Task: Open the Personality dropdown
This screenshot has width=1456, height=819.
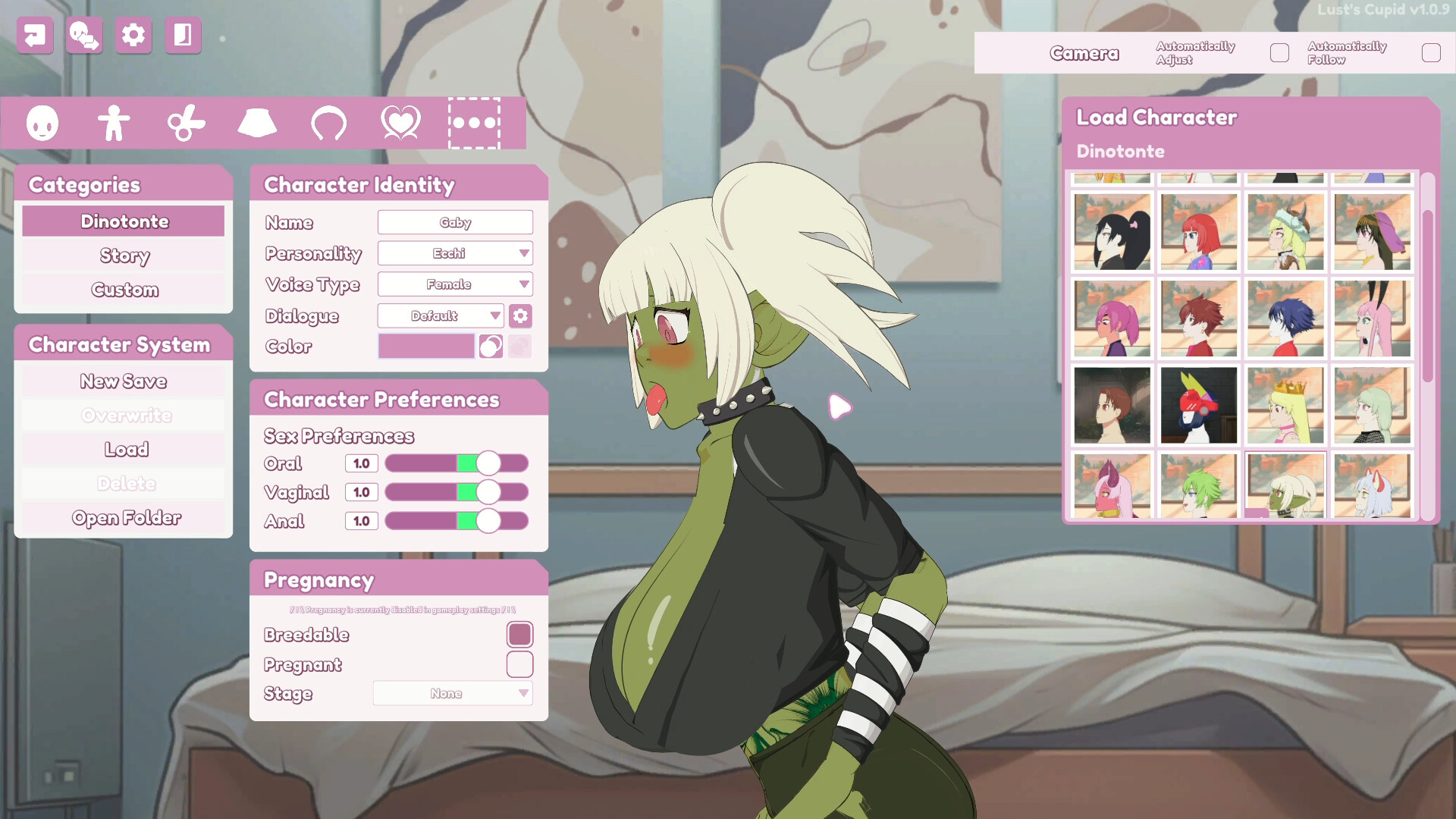Action: pos(455,253)
